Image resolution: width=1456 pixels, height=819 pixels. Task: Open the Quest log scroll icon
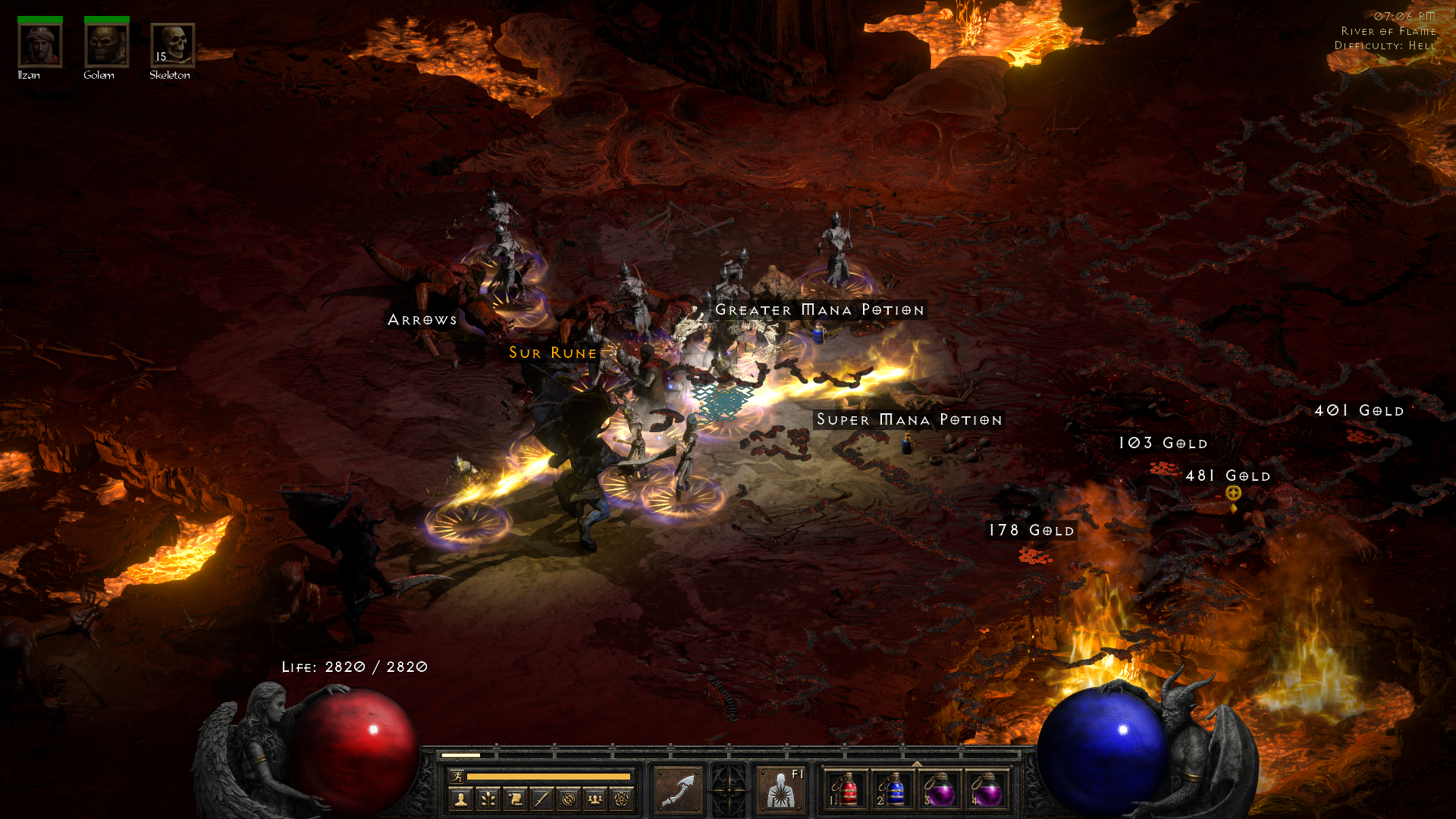(515, 799)
